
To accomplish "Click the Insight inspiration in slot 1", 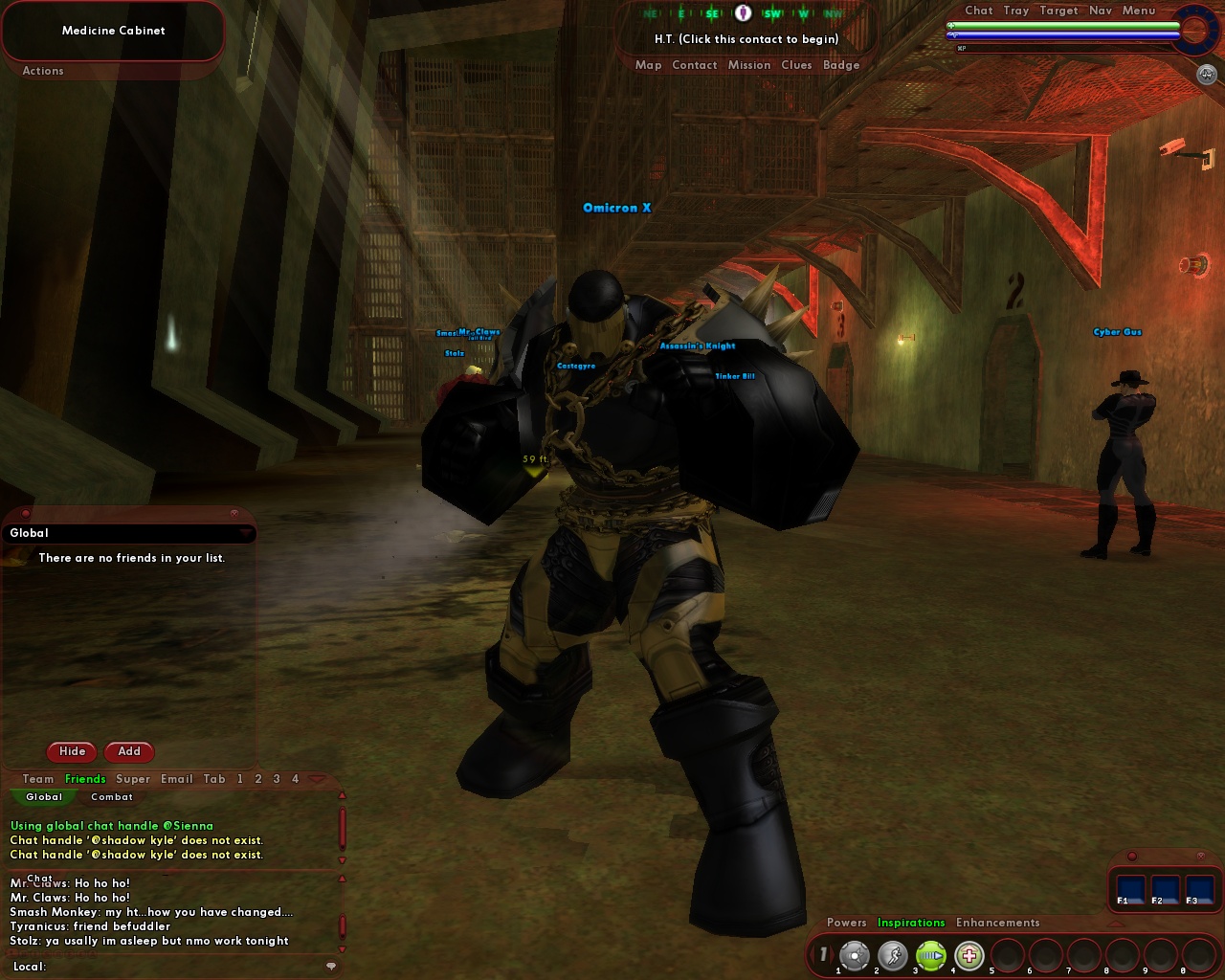I will [x=855, y=954].
